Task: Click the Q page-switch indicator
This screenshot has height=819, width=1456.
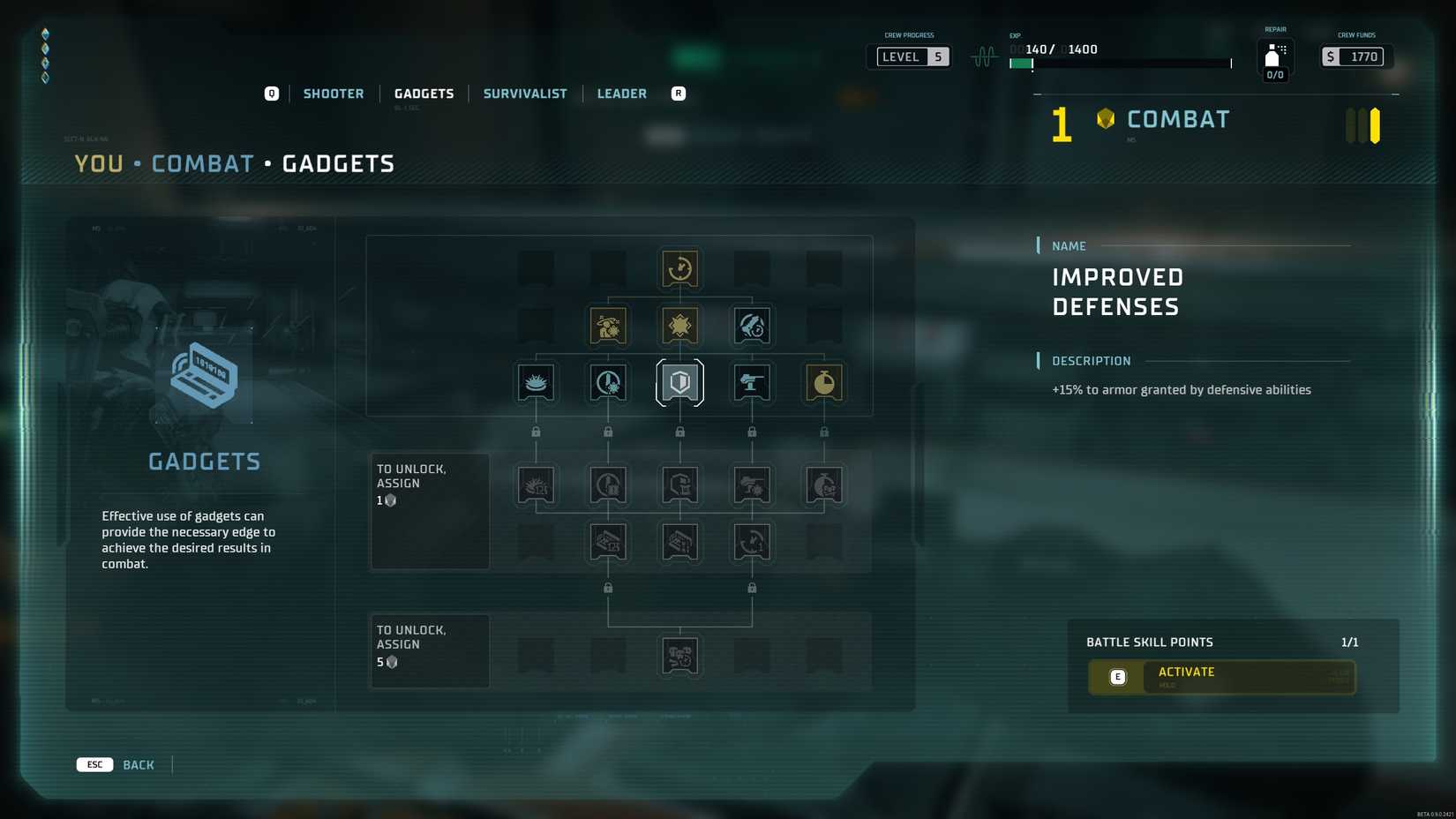Action: click(271, 93)
